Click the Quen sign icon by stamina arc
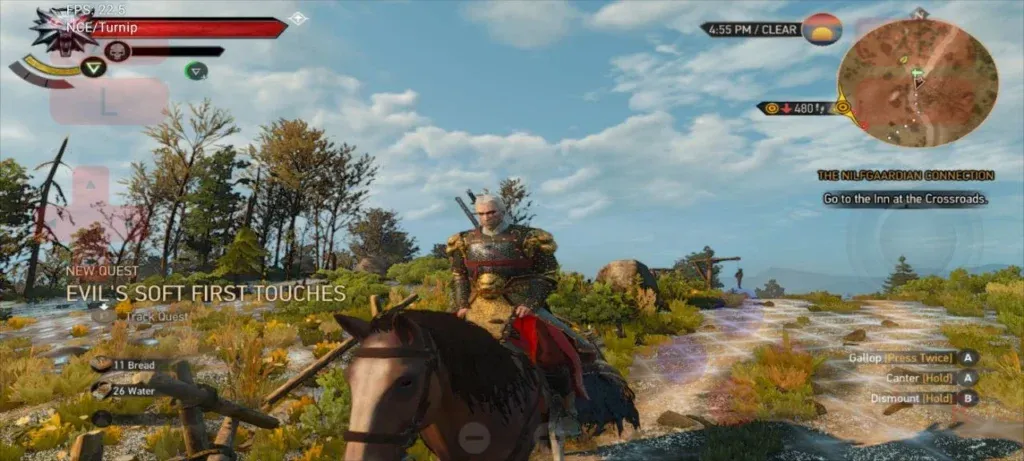The width and height of the screenshot is (1024, 461). [x=94, y=68]
